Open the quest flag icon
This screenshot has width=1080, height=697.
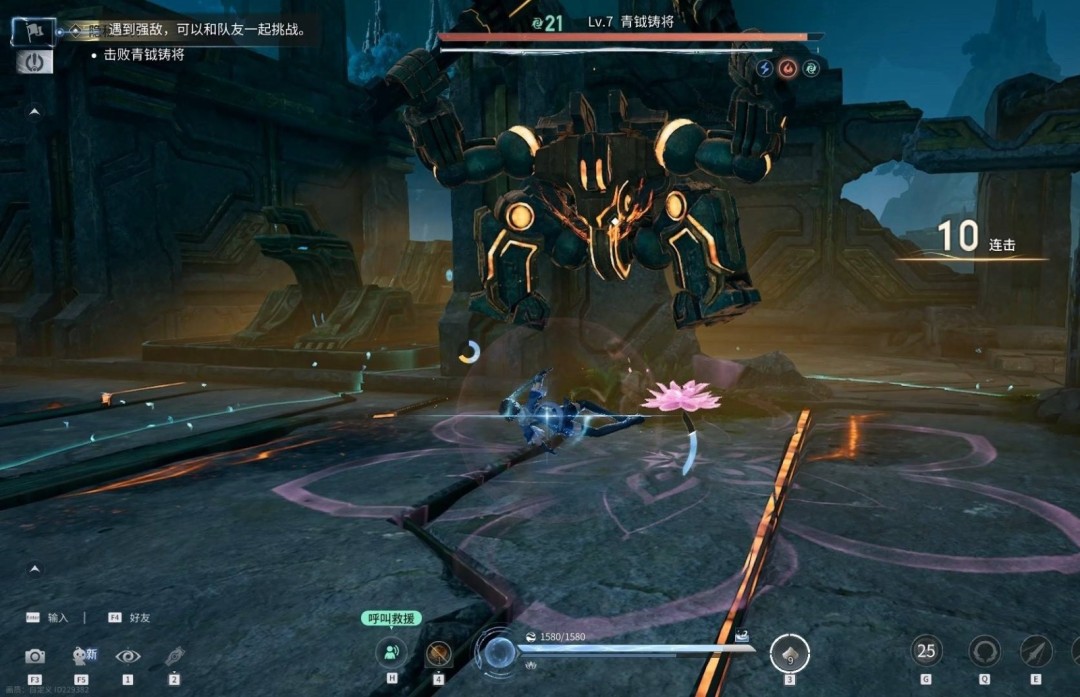coord(33,31)
